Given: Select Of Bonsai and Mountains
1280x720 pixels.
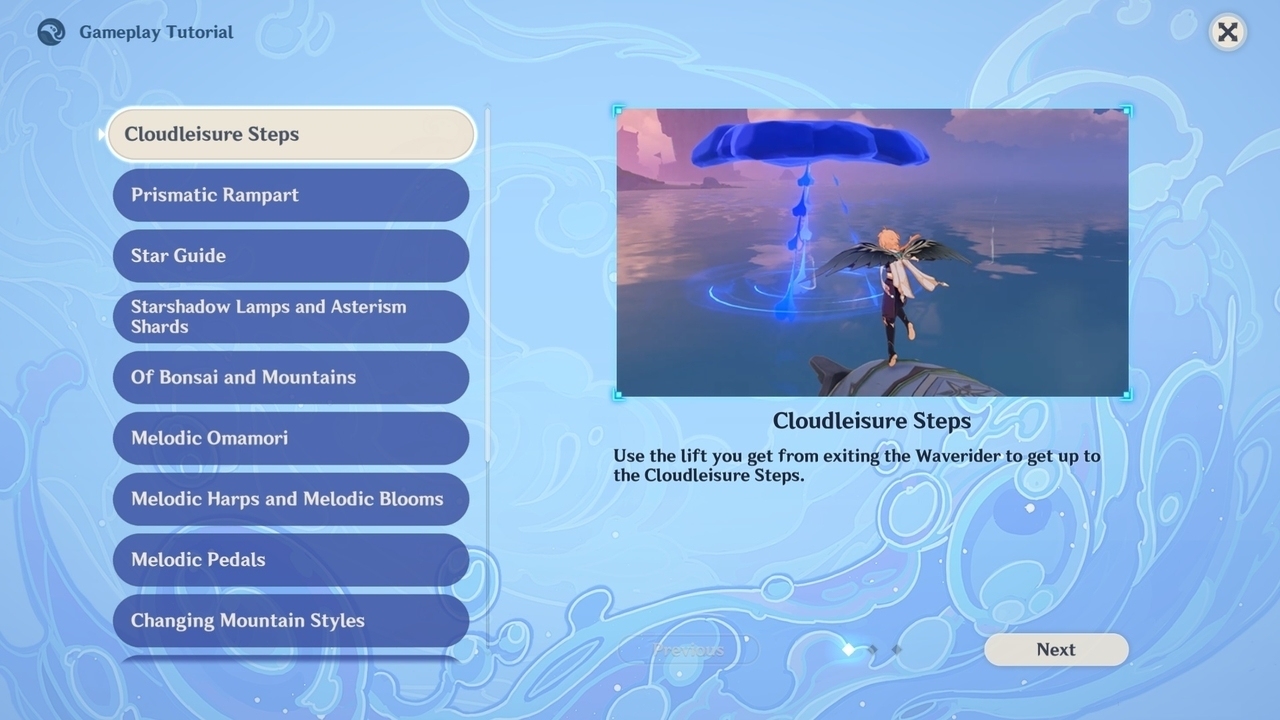Looking at the screenshot, I should (x=290, y=377).
